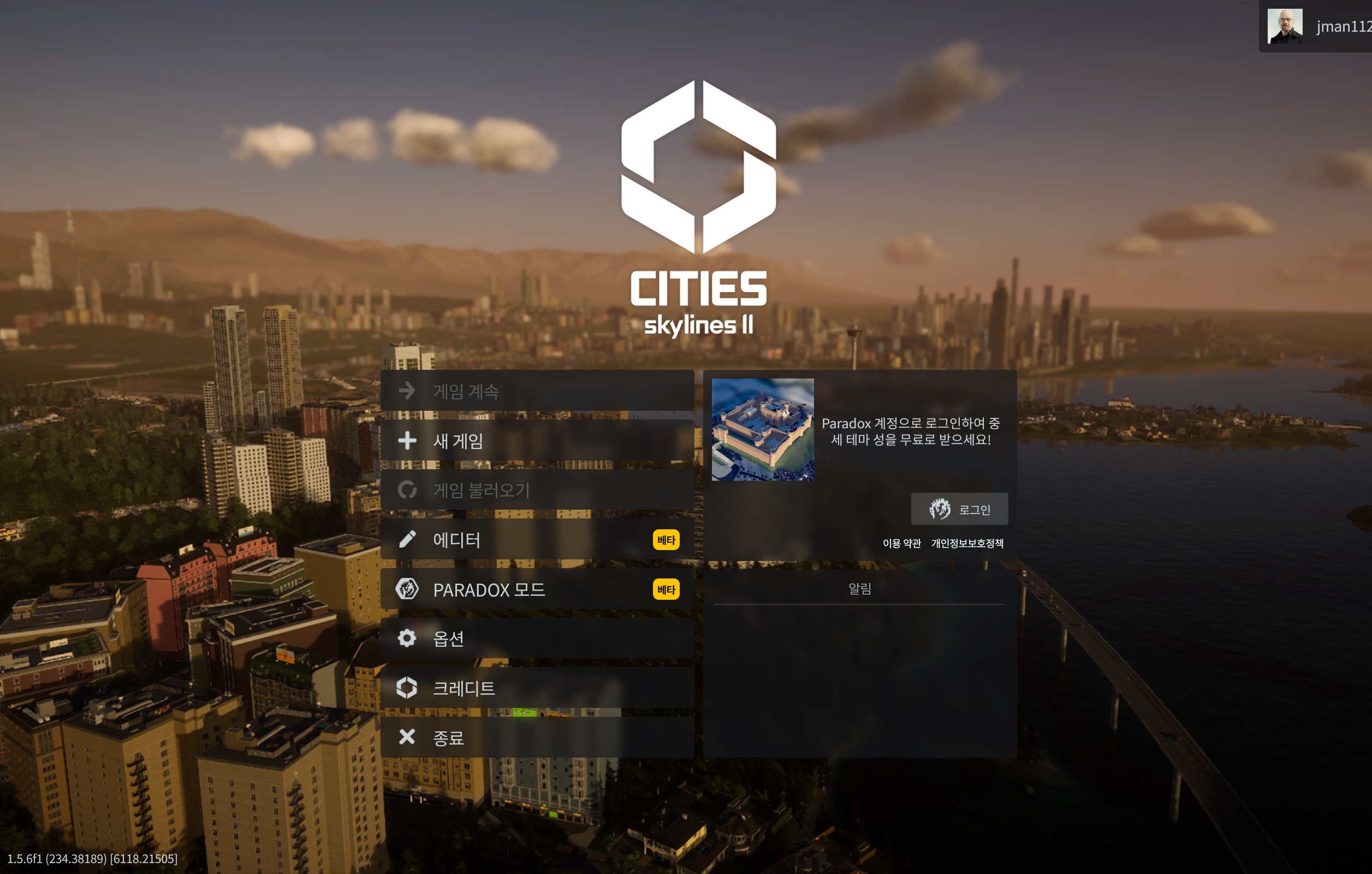Open the 옵션 options menu
The height and width of the screenshot is (874, 1372).
pos(537,639)
